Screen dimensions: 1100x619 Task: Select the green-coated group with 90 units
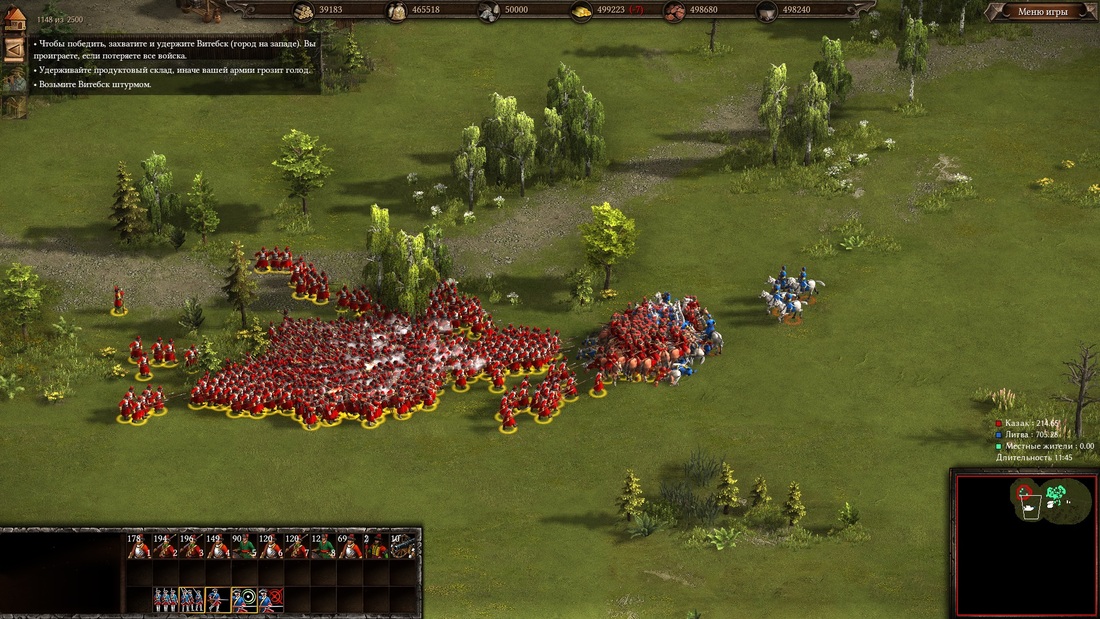pos(244,546)
